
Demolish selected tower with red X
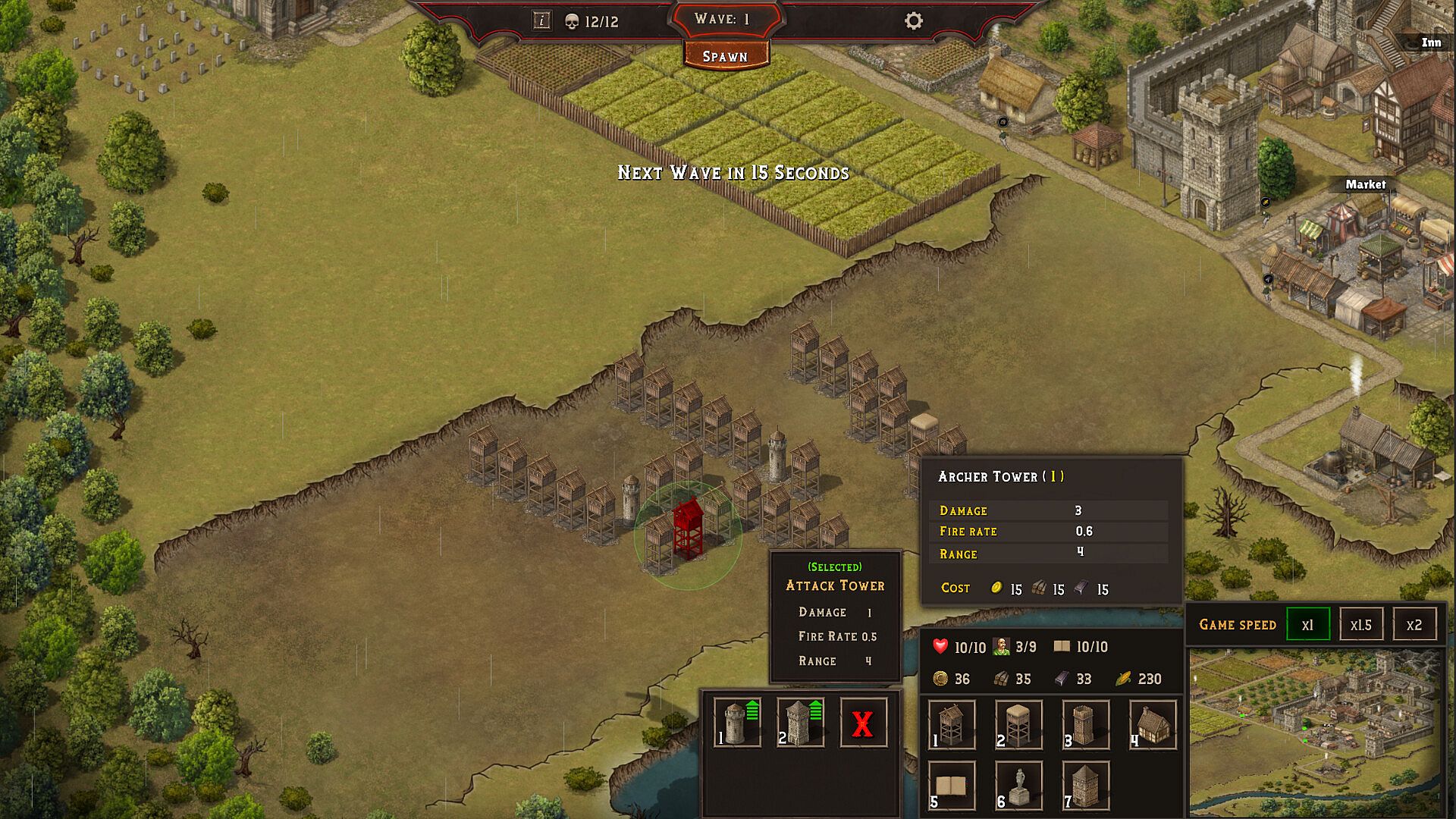pyautogui.click(x=863, y=724)
